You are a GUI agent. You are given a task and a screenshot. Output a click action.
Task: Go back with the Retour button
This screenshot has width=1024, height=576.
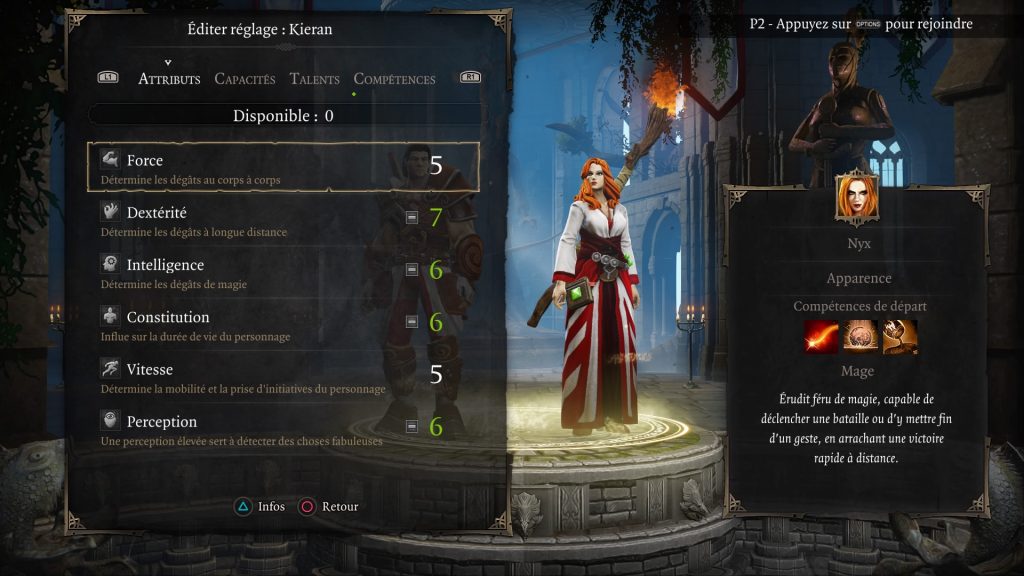pos(329,507)
